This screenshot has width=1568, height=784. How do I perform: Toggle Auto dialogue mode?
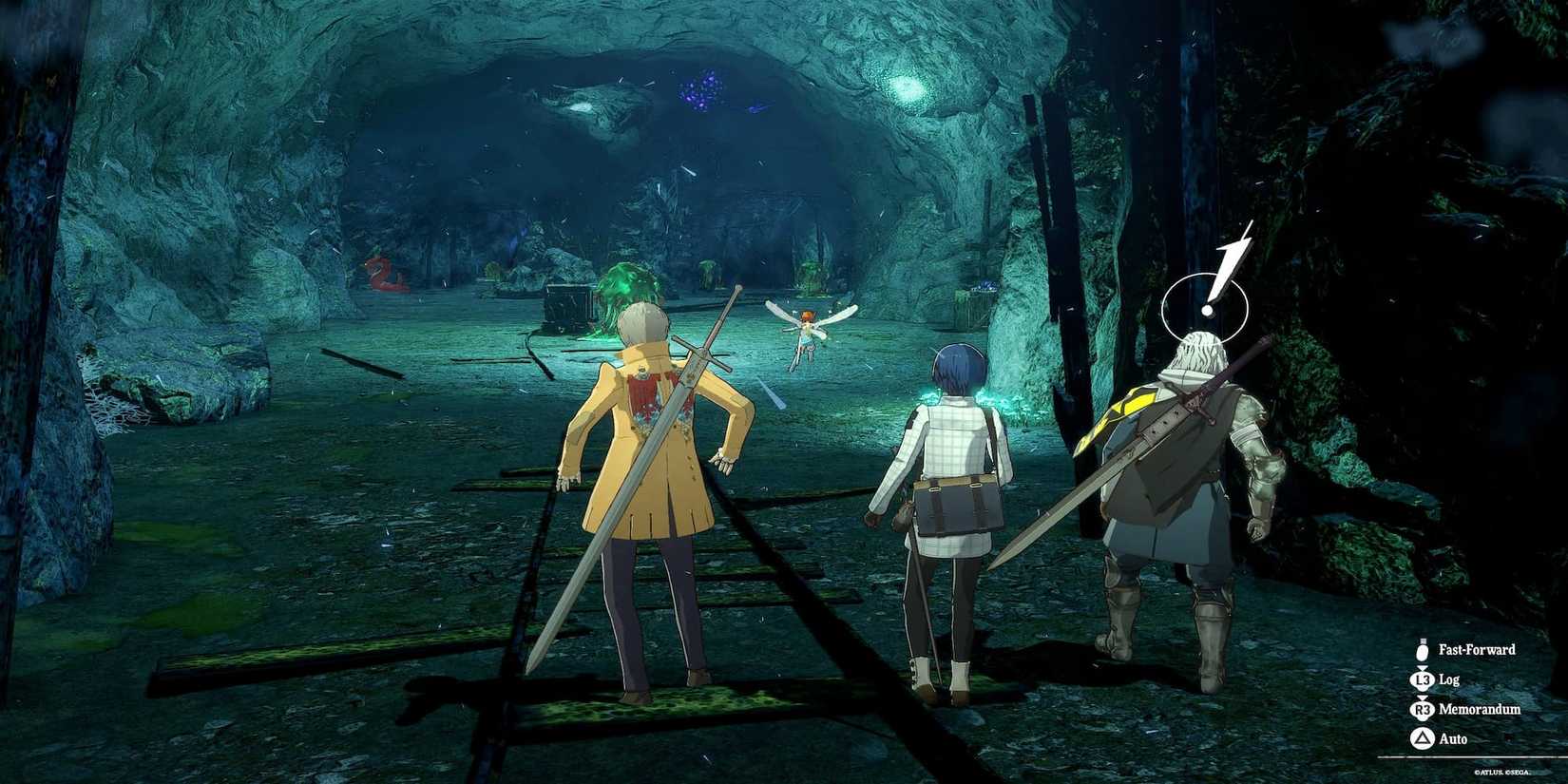click(x=1454, y=737)
